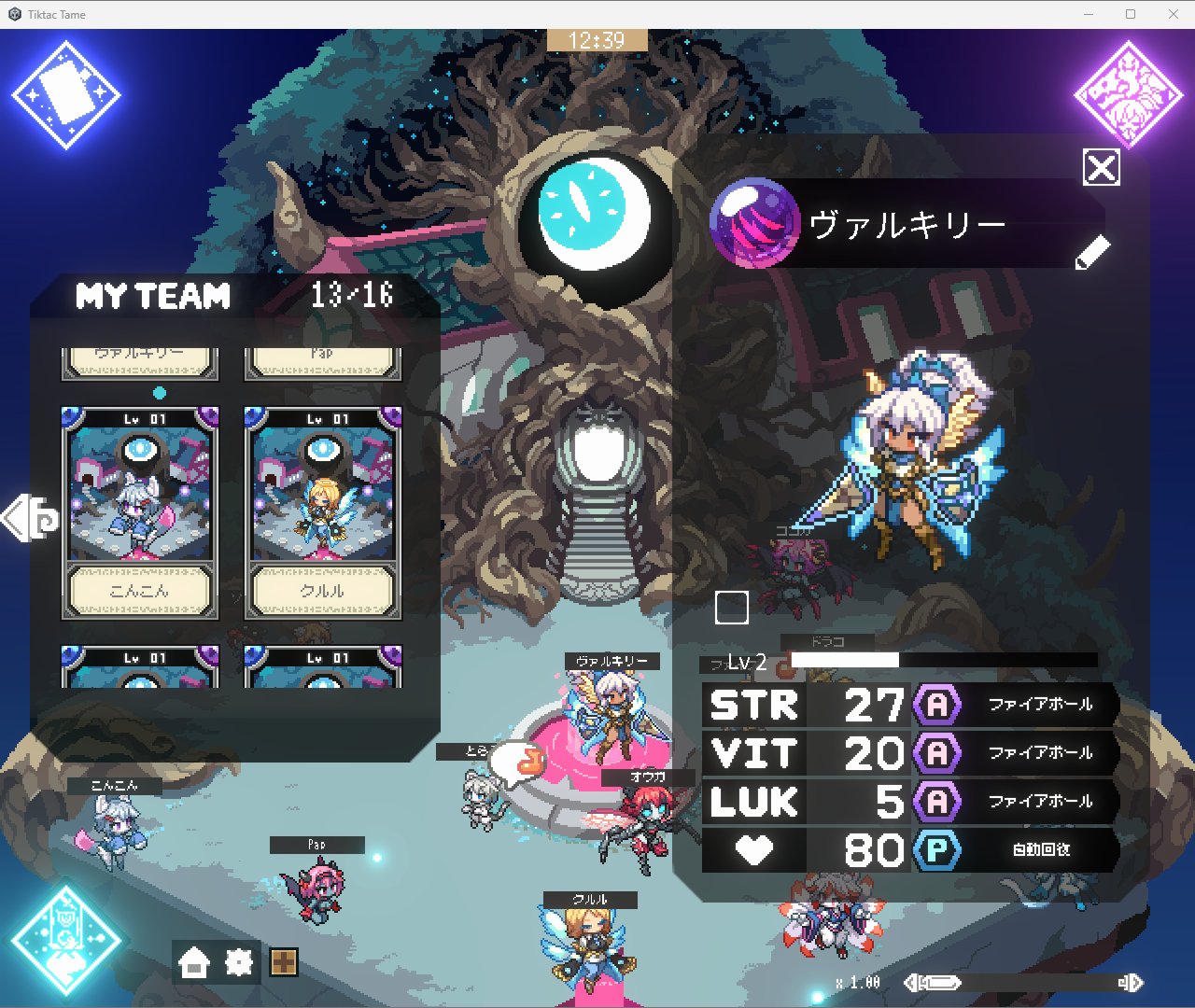Choose the クルル team card

pyautogui.click(x=323, y=512)
